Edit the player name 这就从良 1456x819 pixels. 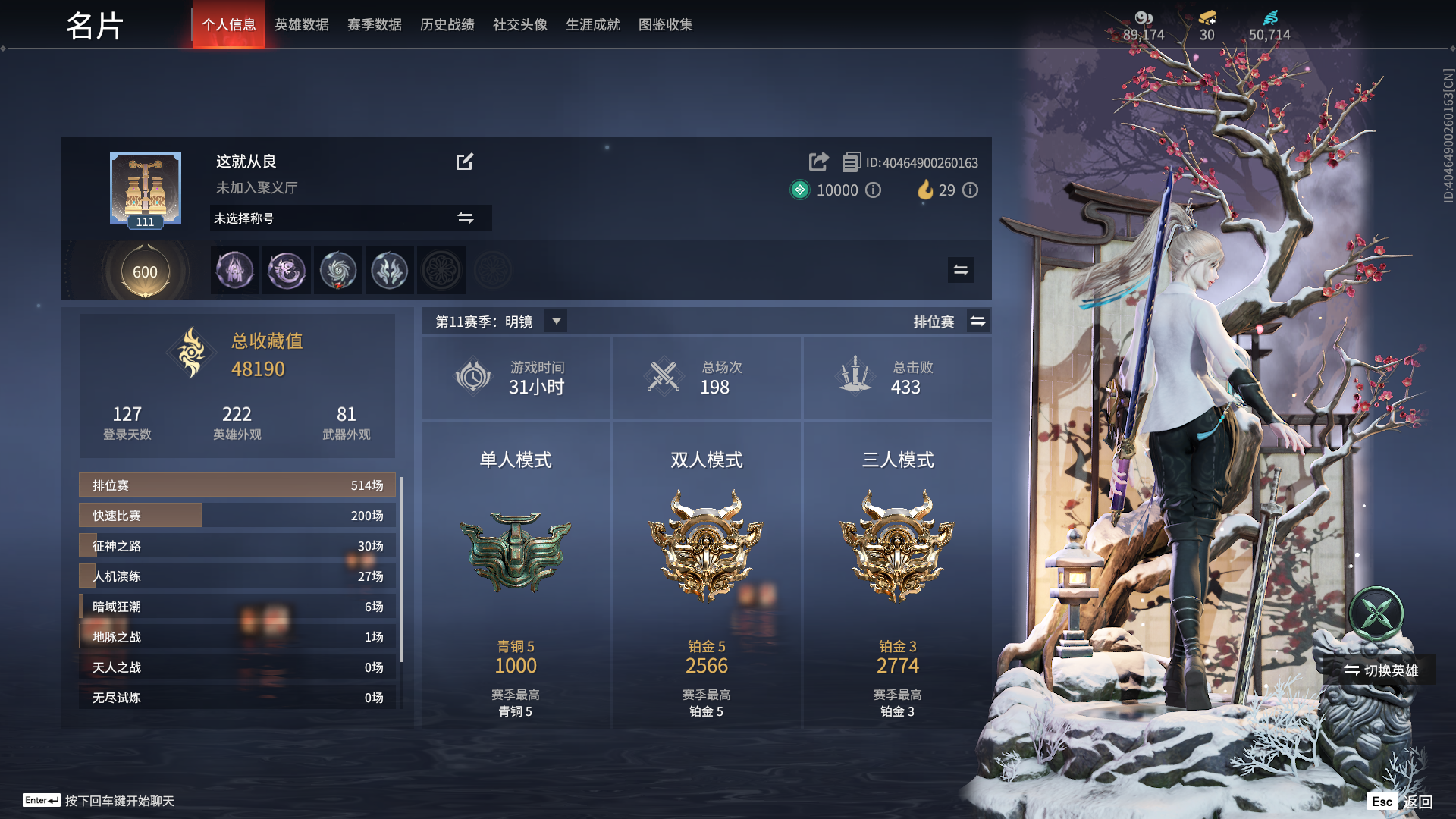click(x=464, y=162)
